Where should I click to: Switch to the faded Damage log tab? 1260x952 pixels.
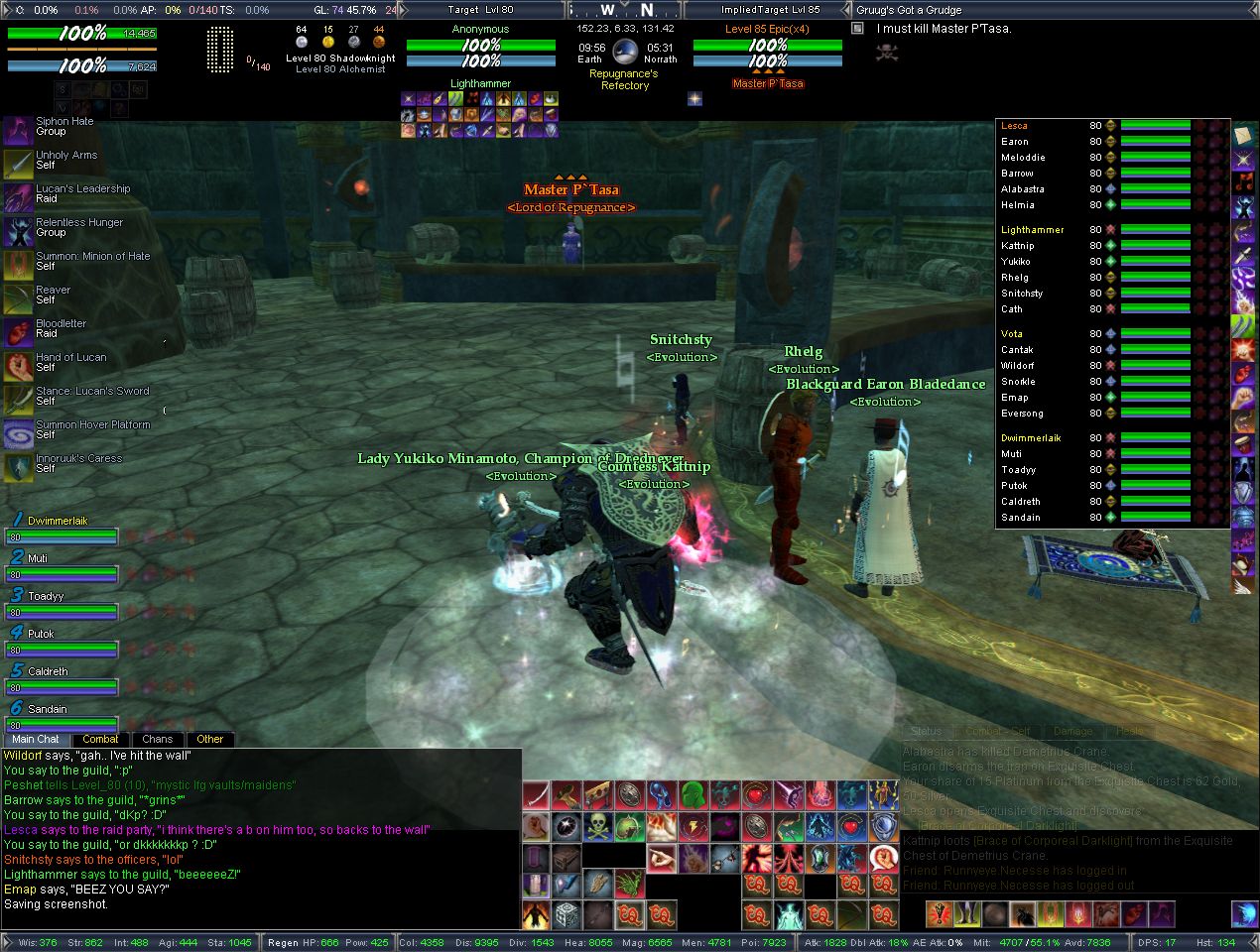(x=1072, y=731)
